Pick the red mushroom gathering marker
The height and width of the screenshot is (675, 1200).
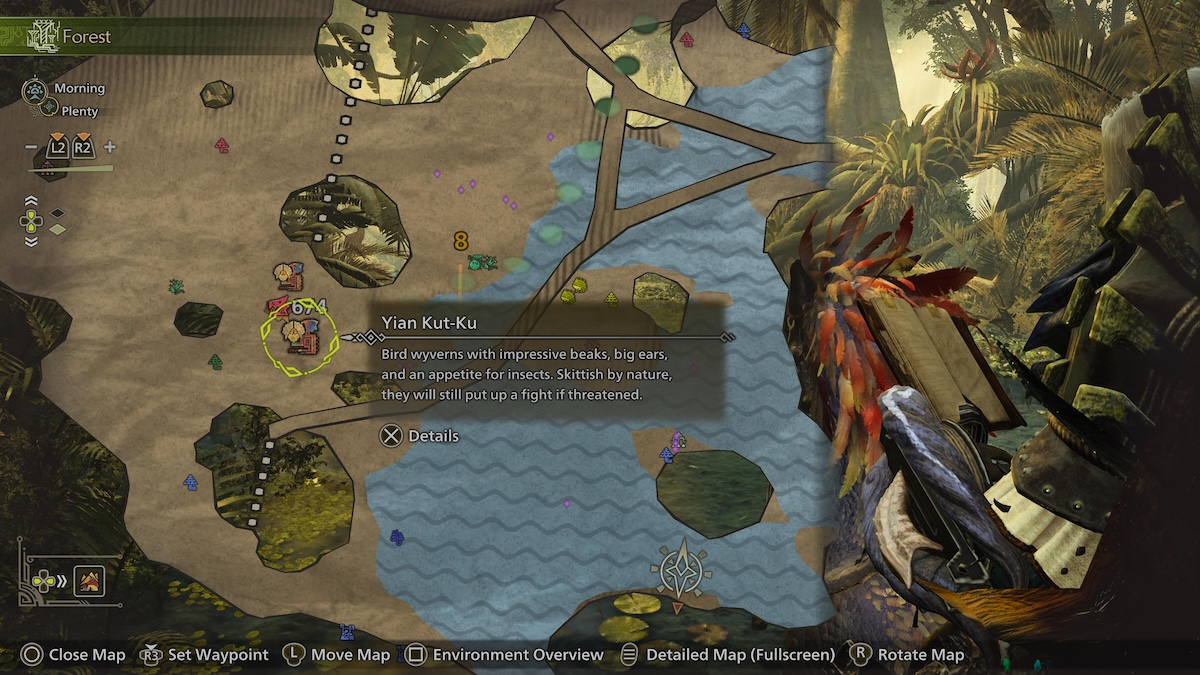coord(222,145)
